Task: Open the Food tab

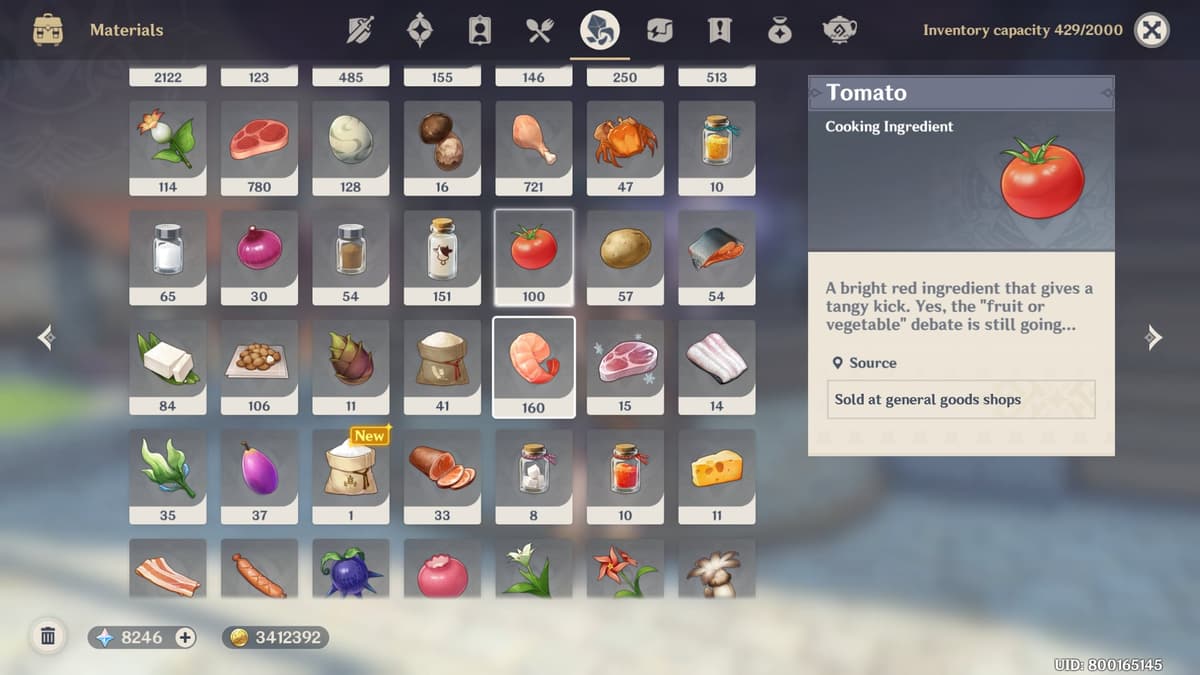Action: 540,30
